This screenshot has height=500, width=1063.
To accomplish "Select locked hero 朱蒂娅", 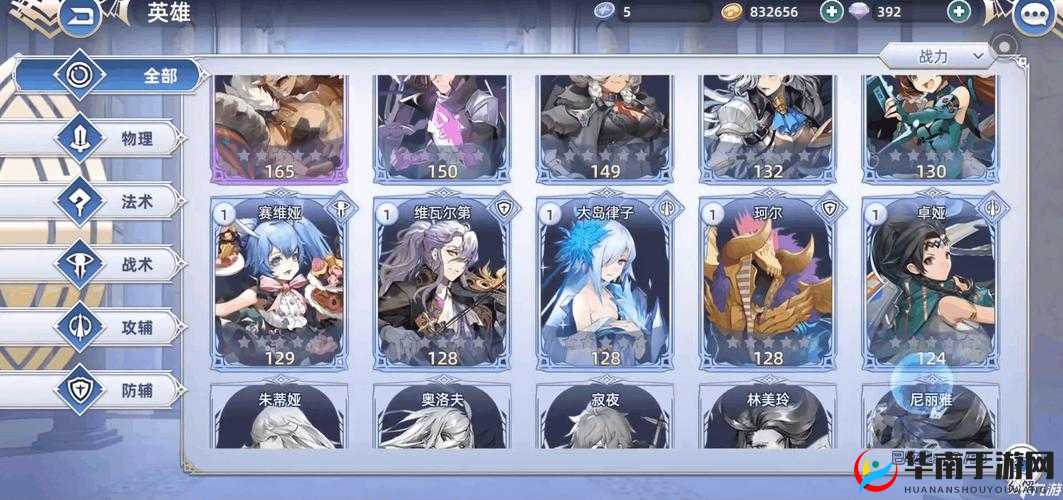I will point(279,440).
